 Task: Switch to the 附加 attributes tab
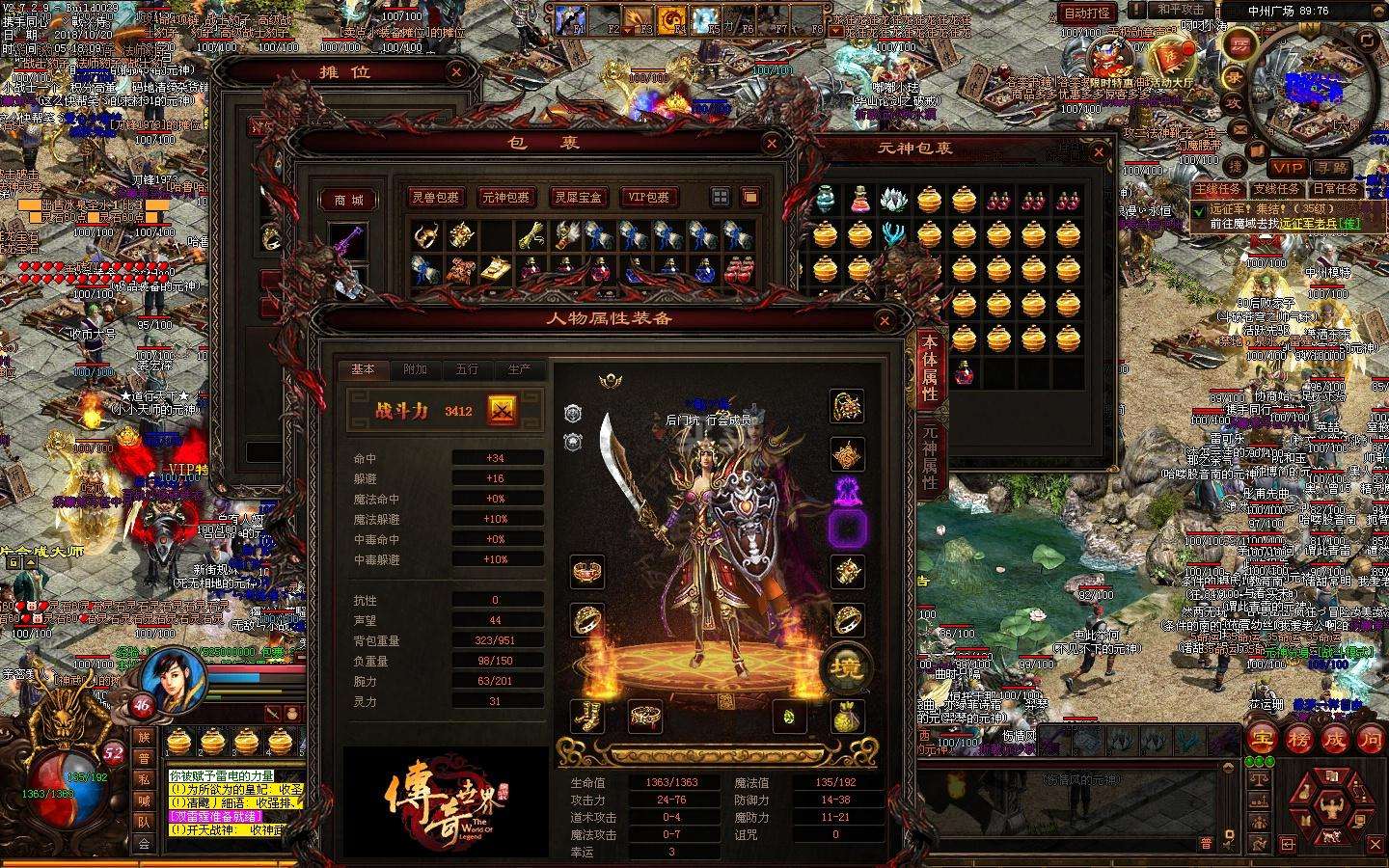coord(415,369)
